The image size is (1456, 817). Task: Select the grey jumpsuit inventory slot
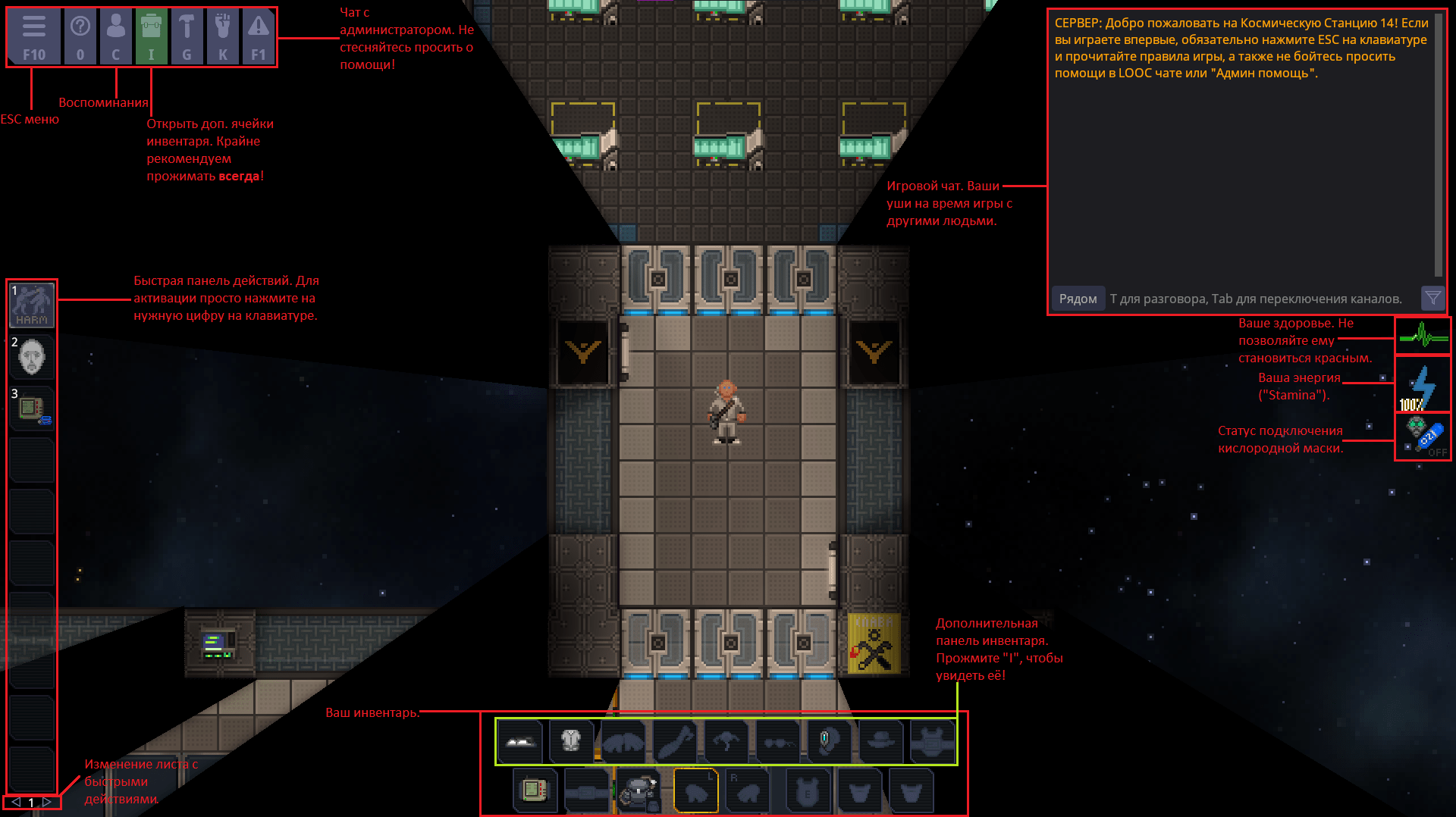coord(571,741)
